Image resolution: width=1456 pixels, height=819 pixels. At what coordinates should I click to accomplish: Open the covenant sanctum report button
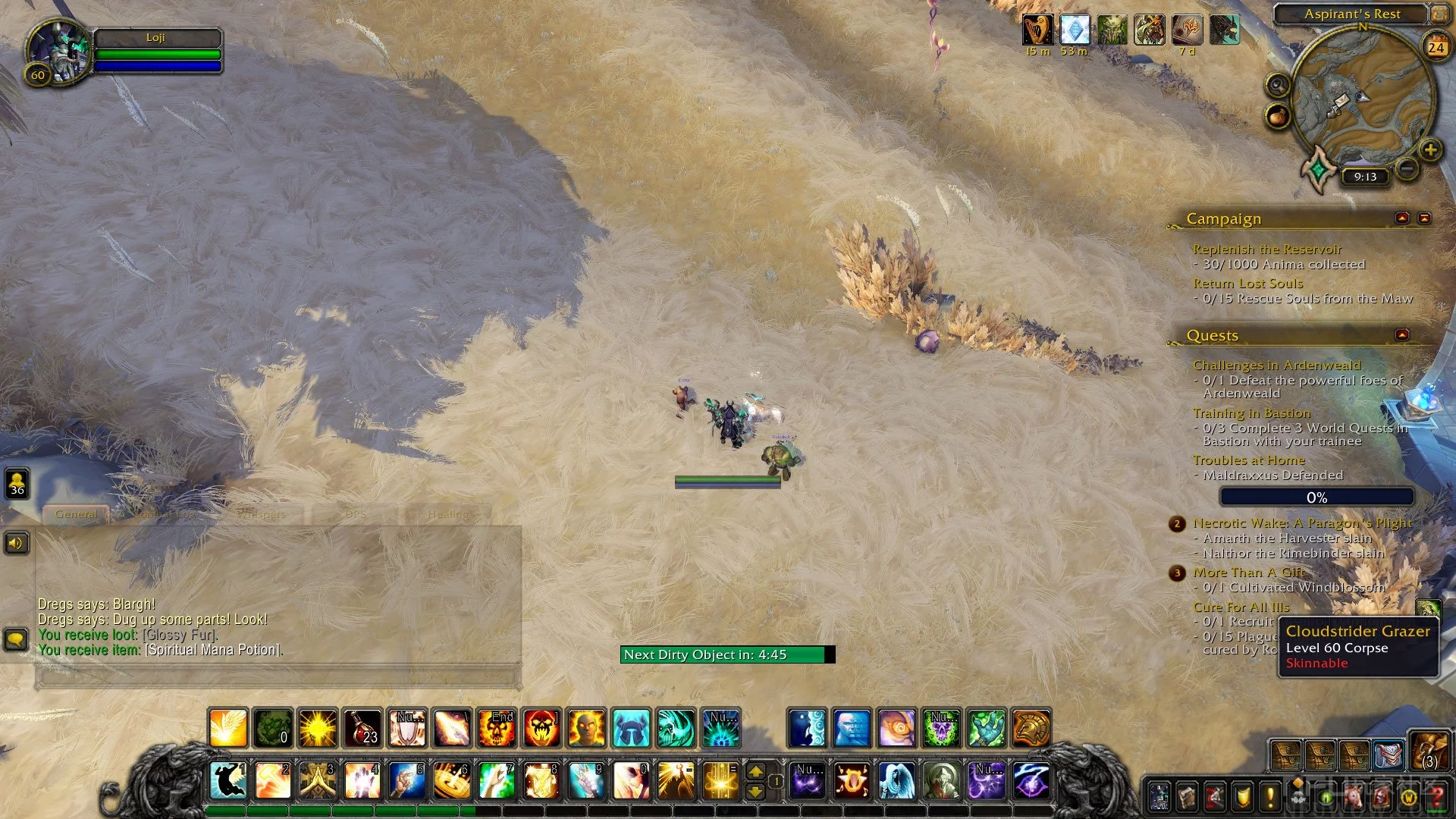pos(1319,168)
